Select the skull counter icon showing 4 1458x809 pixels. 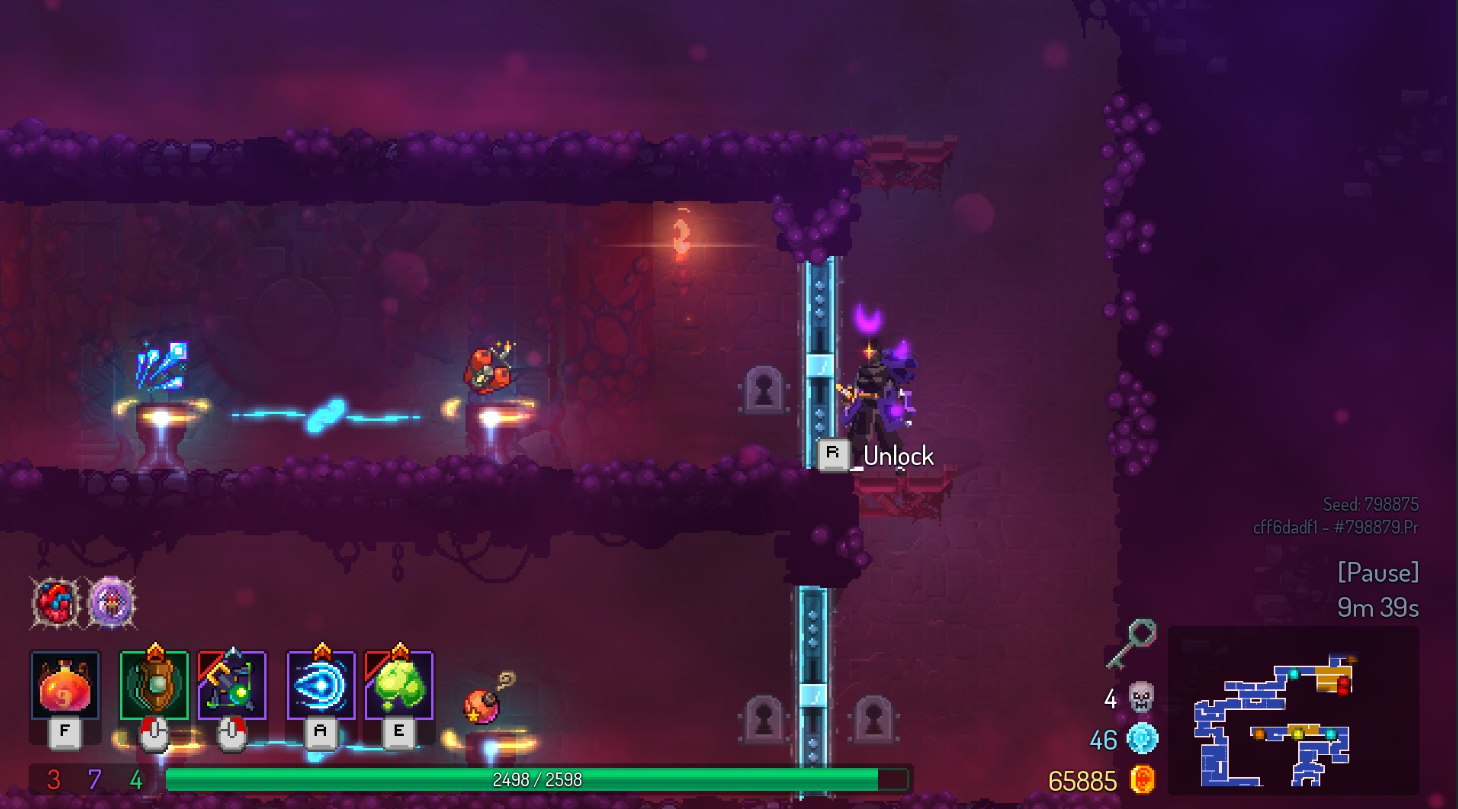pyautogui.click(x=1140, y=699)
